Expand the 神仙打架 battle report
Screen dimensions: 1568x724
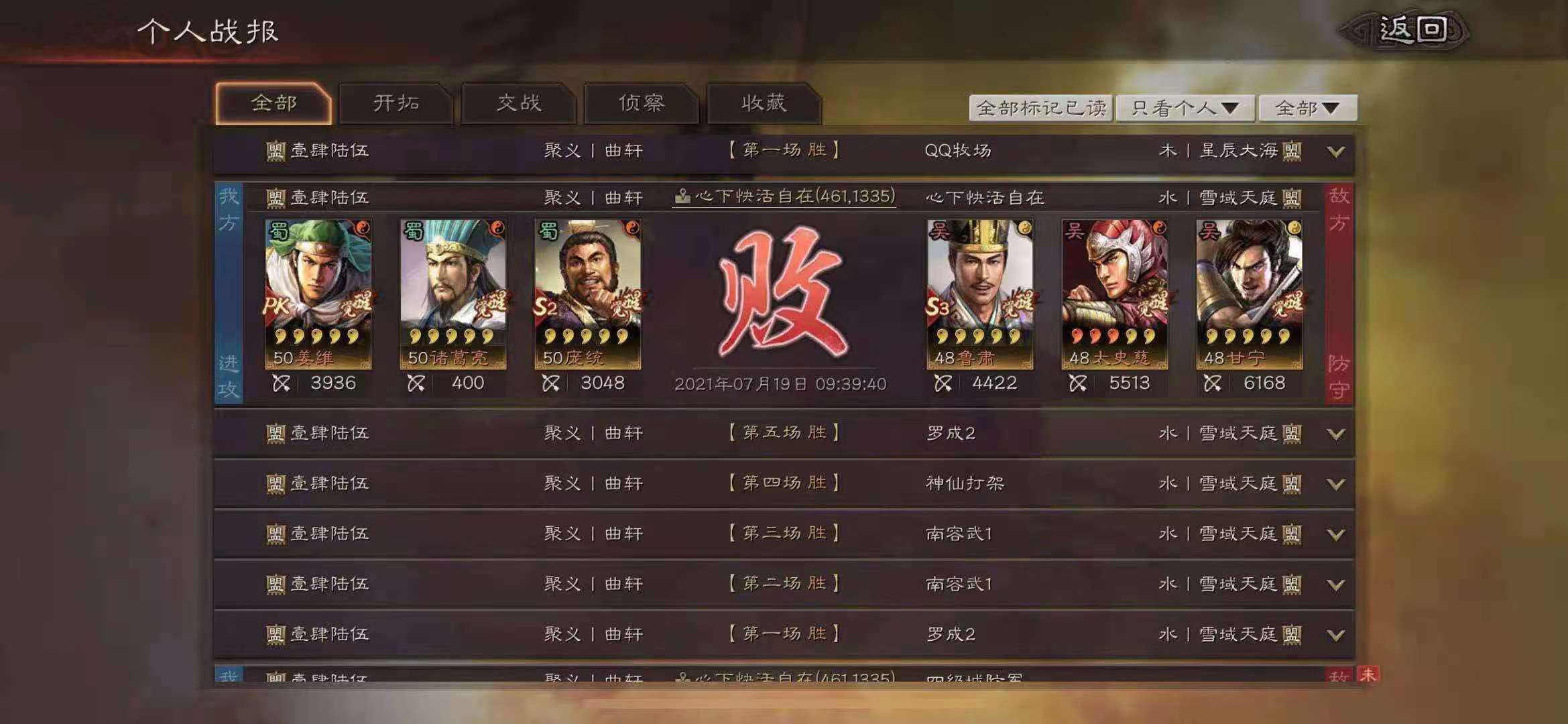(1335, 484)
